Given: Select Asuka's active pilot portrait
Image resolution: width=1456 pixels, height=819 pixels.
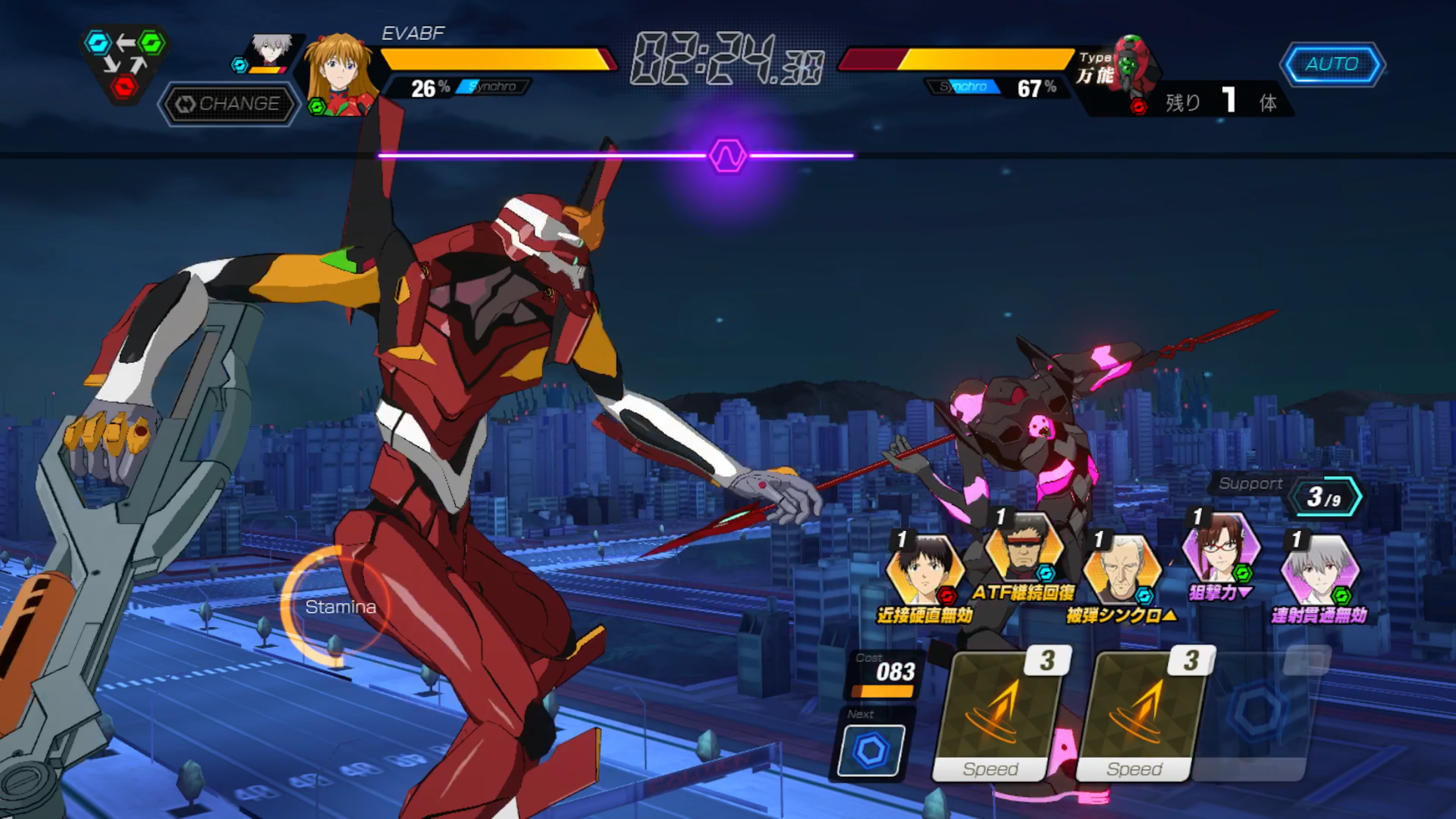Looking at the screenshot, I should point(340,73).
